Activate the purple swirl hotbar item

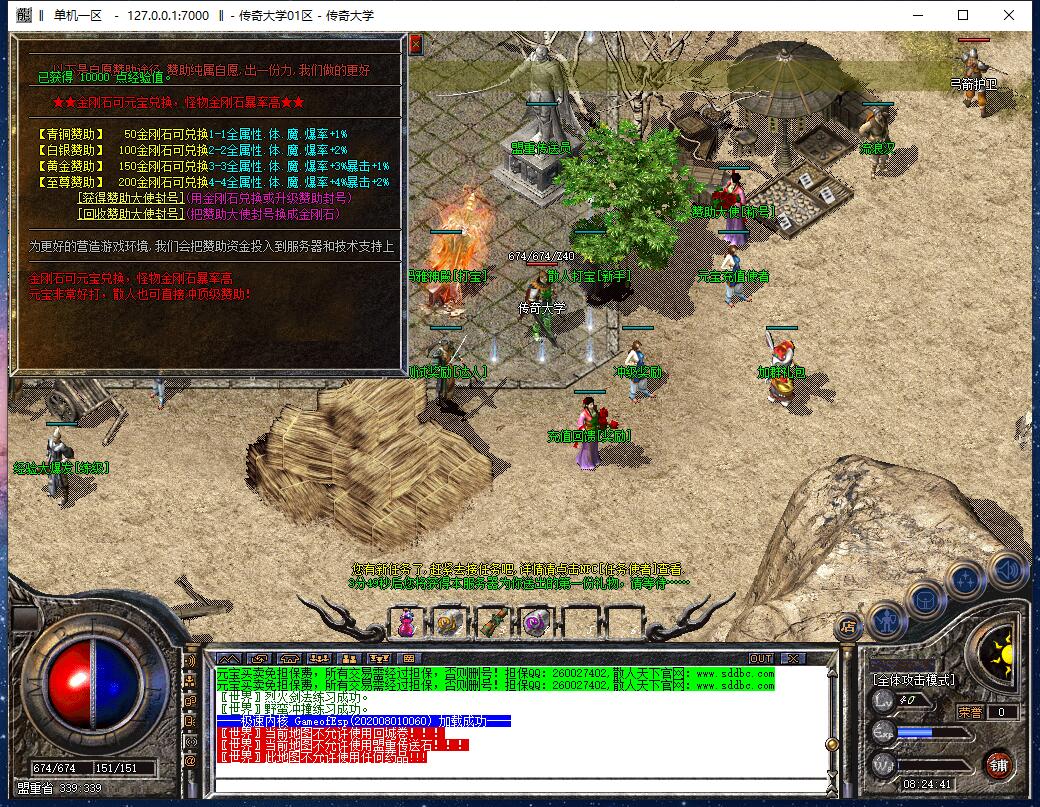coord(535,622)
